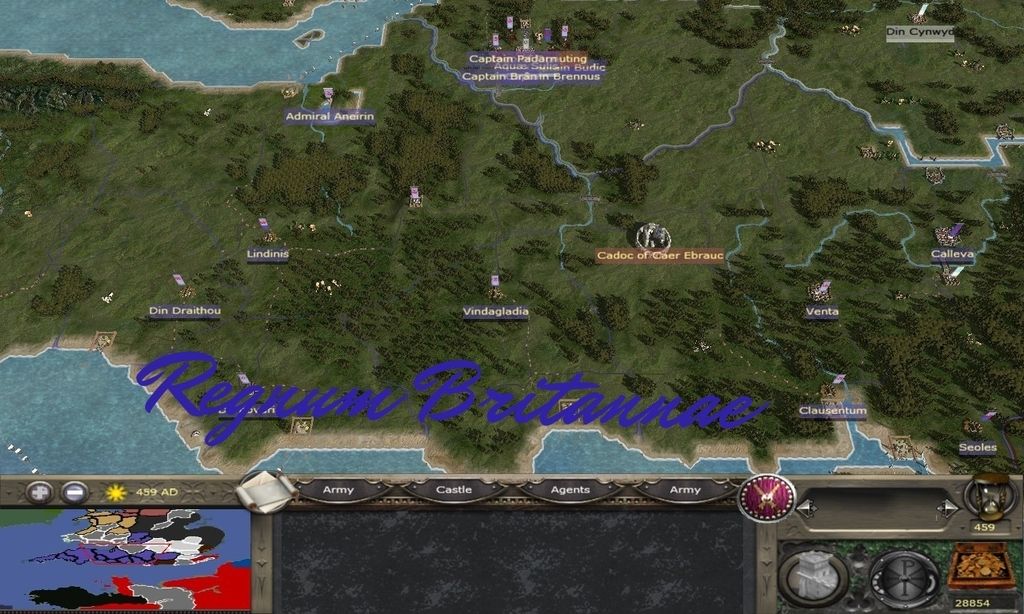Switch to the Castle tab
This screenshot has width=1024, height=614.
point(453,490)
